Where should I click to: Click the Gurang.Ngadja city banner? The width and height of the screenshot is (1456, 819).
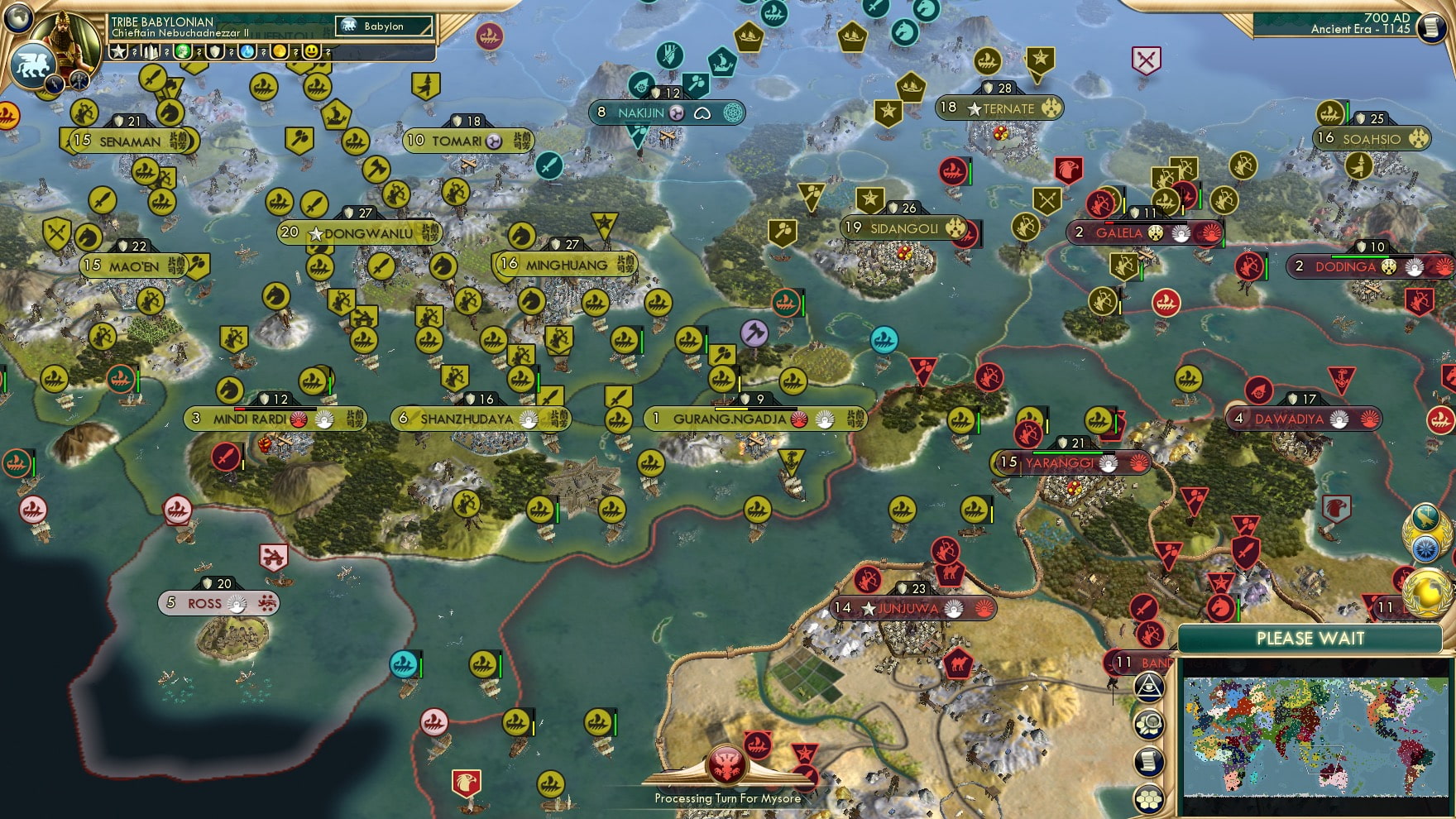pos(753,419)
